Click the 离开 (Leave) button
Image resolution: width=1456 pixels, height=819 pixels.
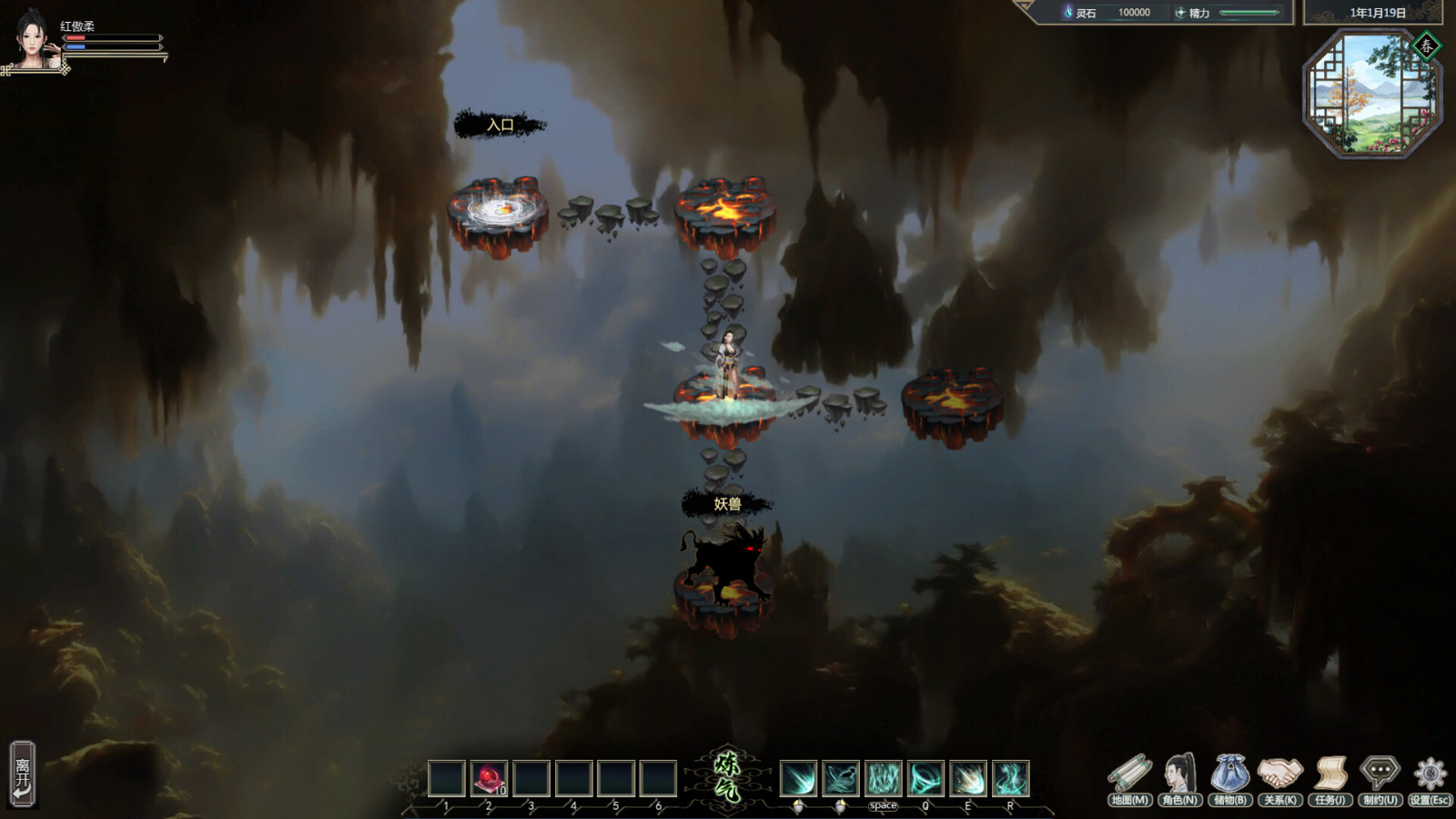[23, 774]
